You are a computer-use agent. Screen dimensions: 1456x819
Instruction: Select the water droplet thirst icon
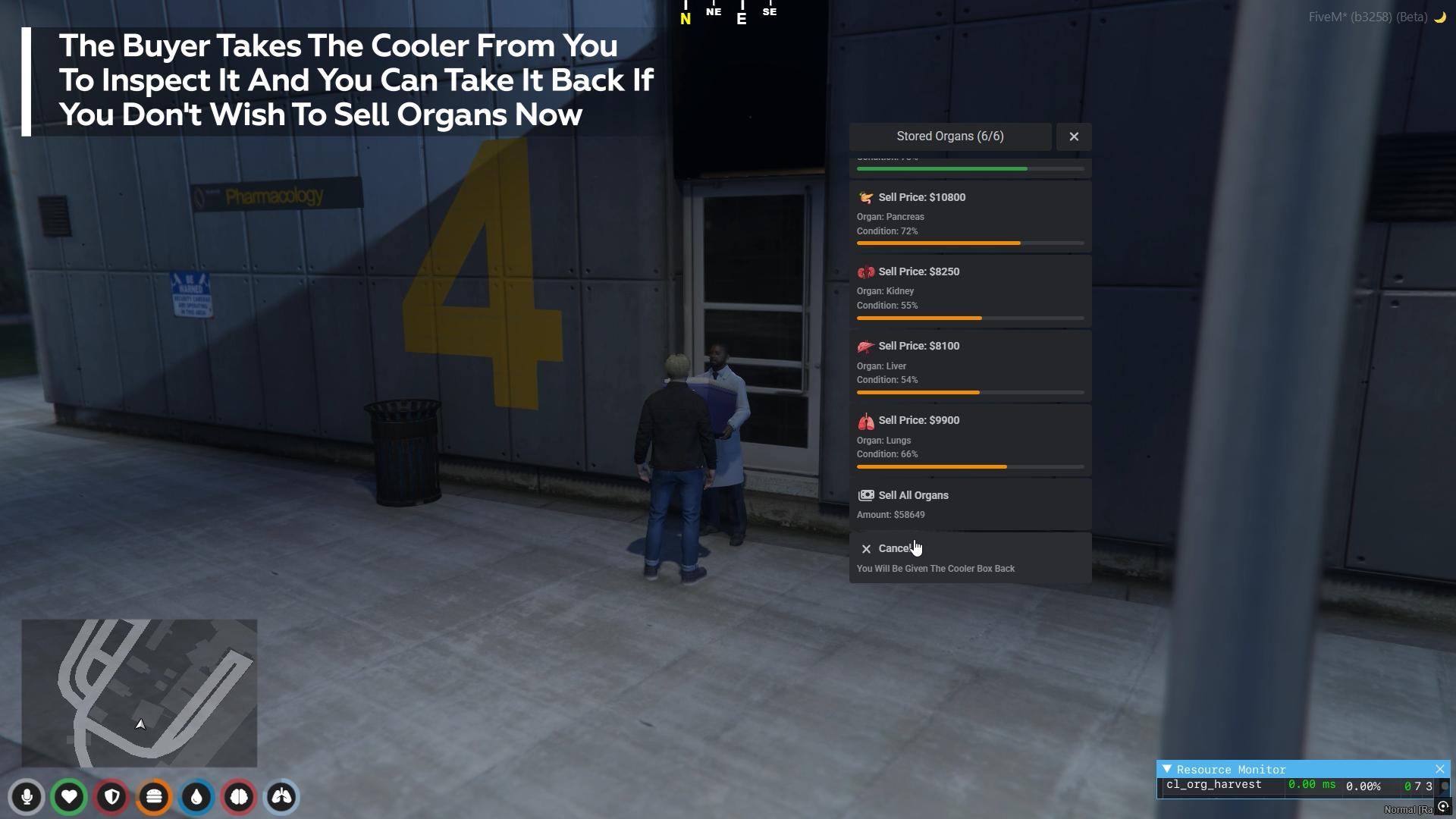(x=196, y=797)
